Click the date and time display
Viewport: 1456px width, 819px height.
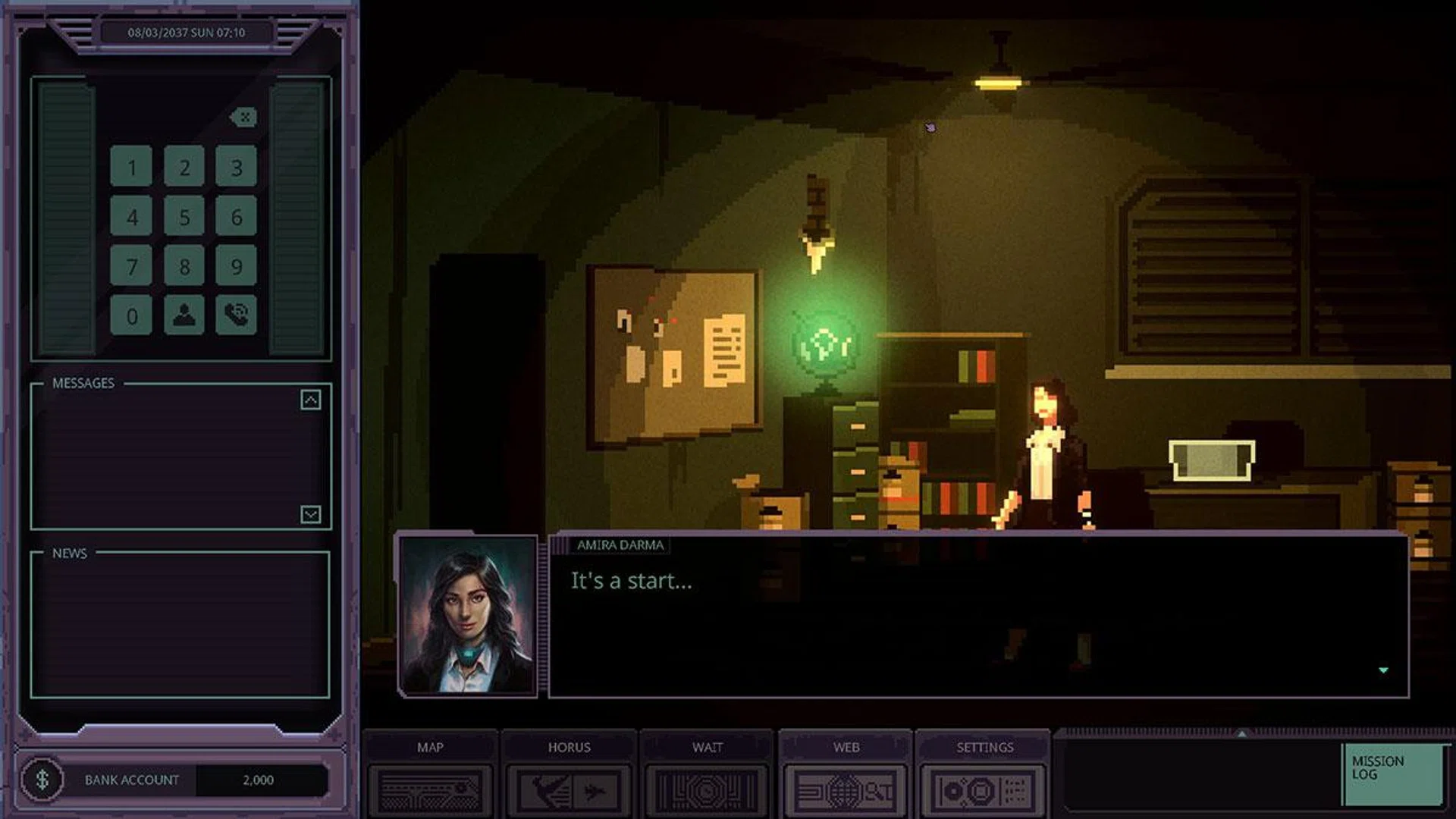tap(187, 32)
